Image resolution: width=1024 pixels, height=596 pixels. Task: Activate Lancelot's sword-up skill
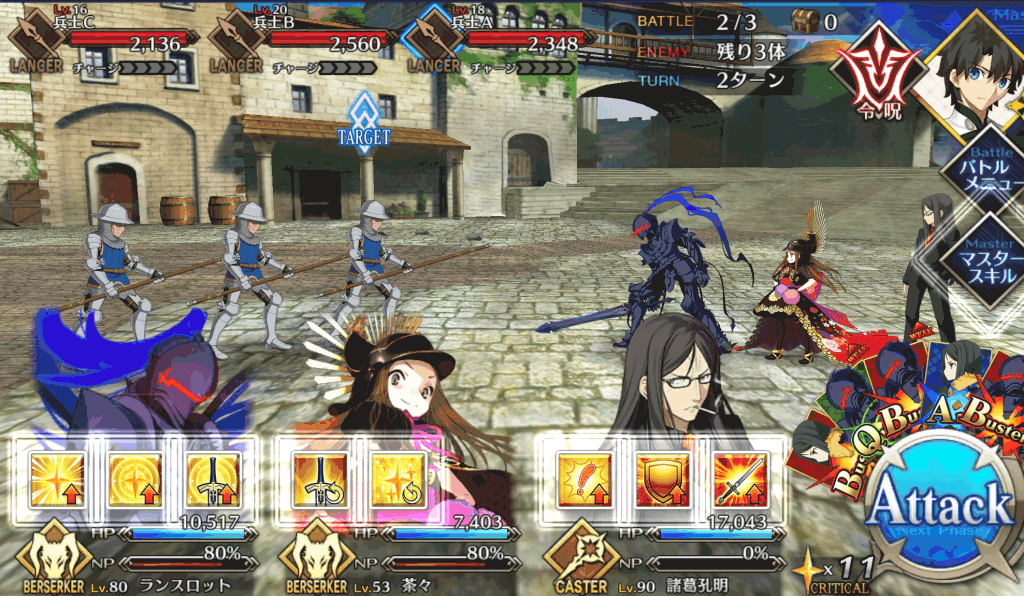click(x=211, y=479)
